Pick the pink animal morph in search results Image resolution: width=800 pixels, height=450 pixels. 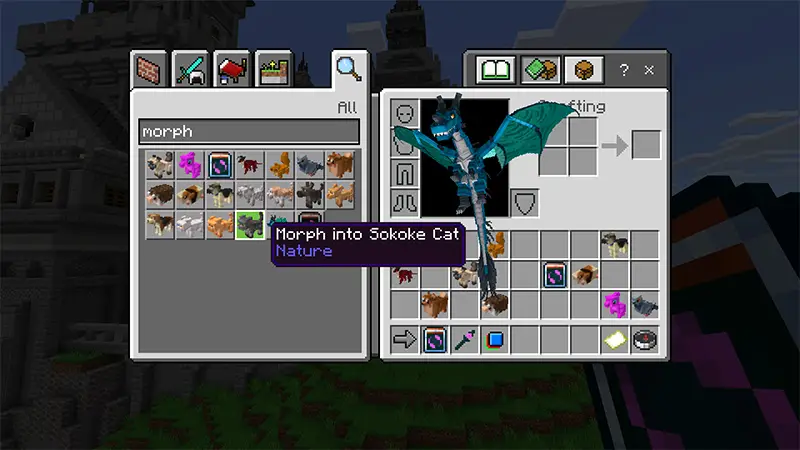click(x=190, y=165)
